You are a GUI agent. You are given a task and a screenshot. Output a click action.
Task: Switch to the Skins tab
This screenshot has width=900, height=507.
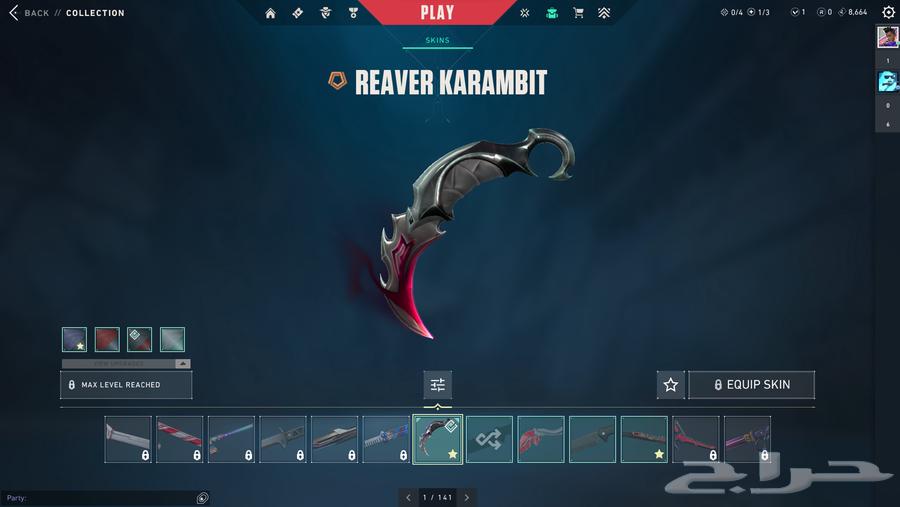pos(437,41)
